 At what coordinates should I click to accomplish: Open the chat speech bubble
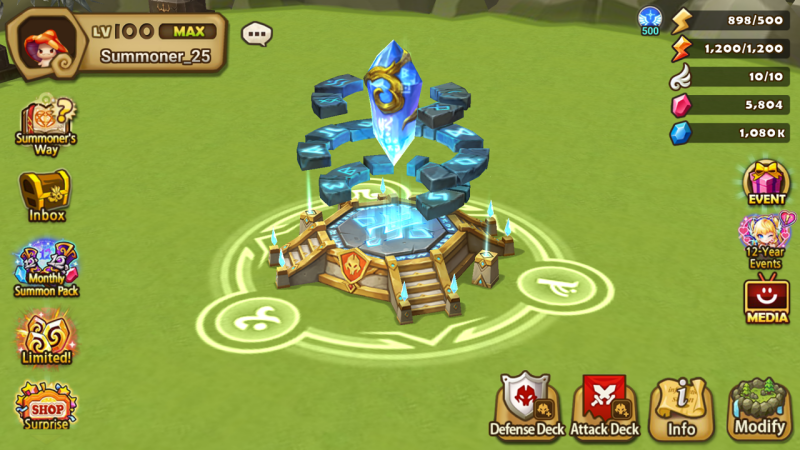[257, 34]
